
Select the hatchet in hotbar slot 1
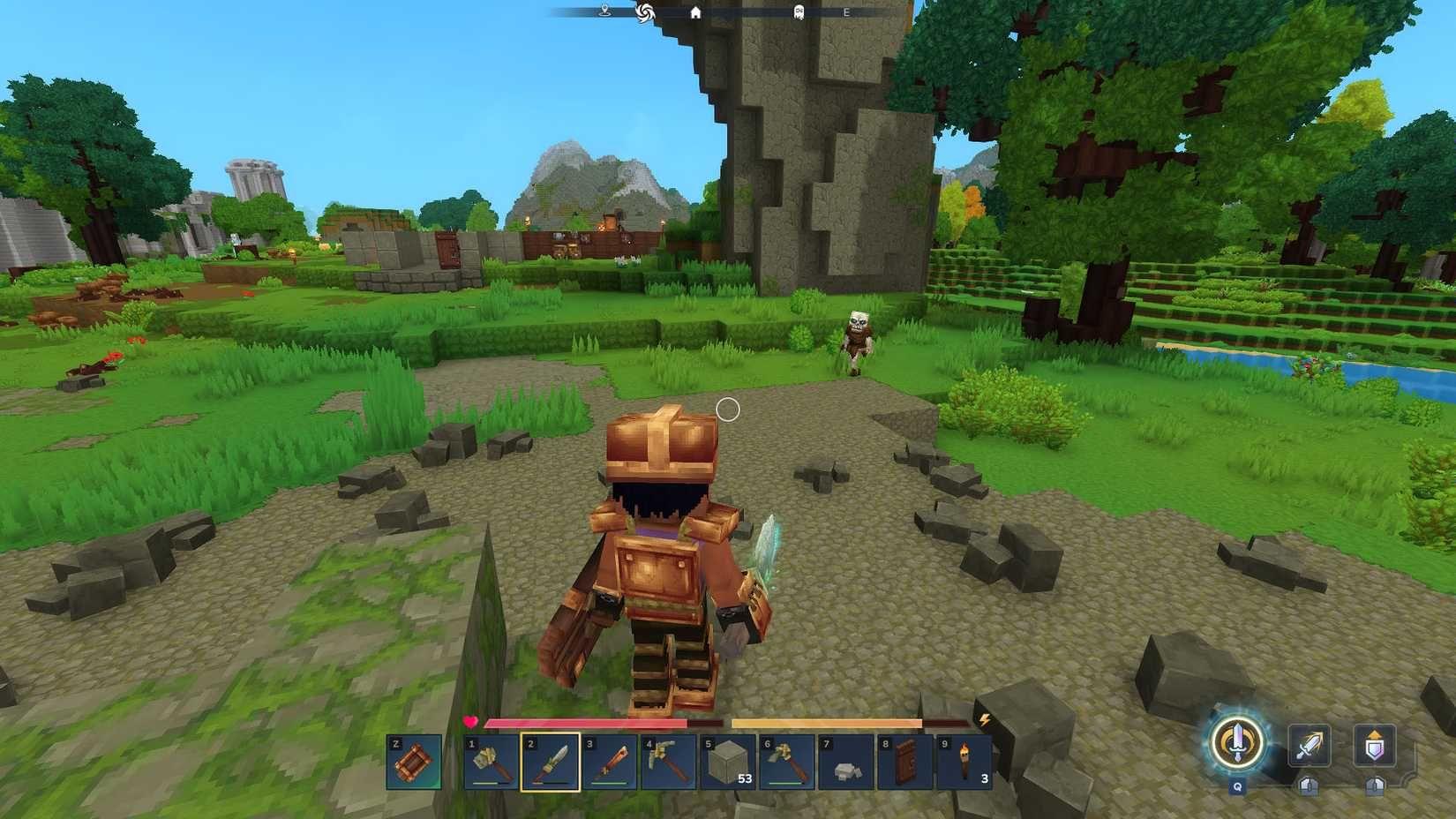click(491, 763)
